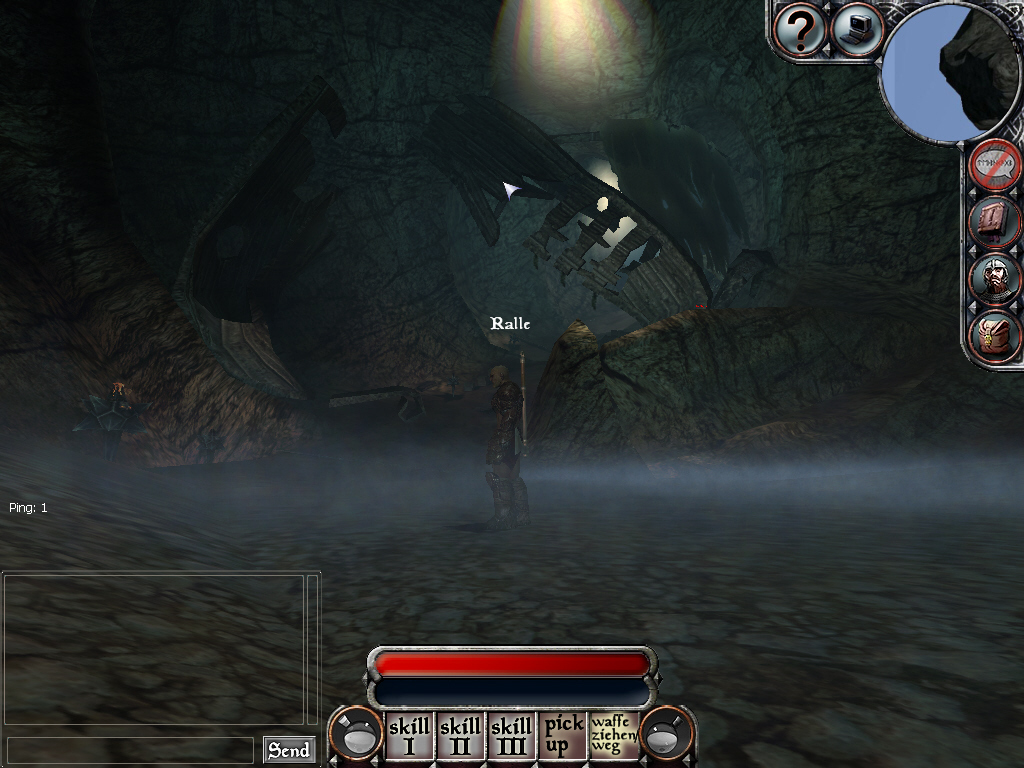Toggle the crossed-out speech bubble chat icon

point(995,166)
